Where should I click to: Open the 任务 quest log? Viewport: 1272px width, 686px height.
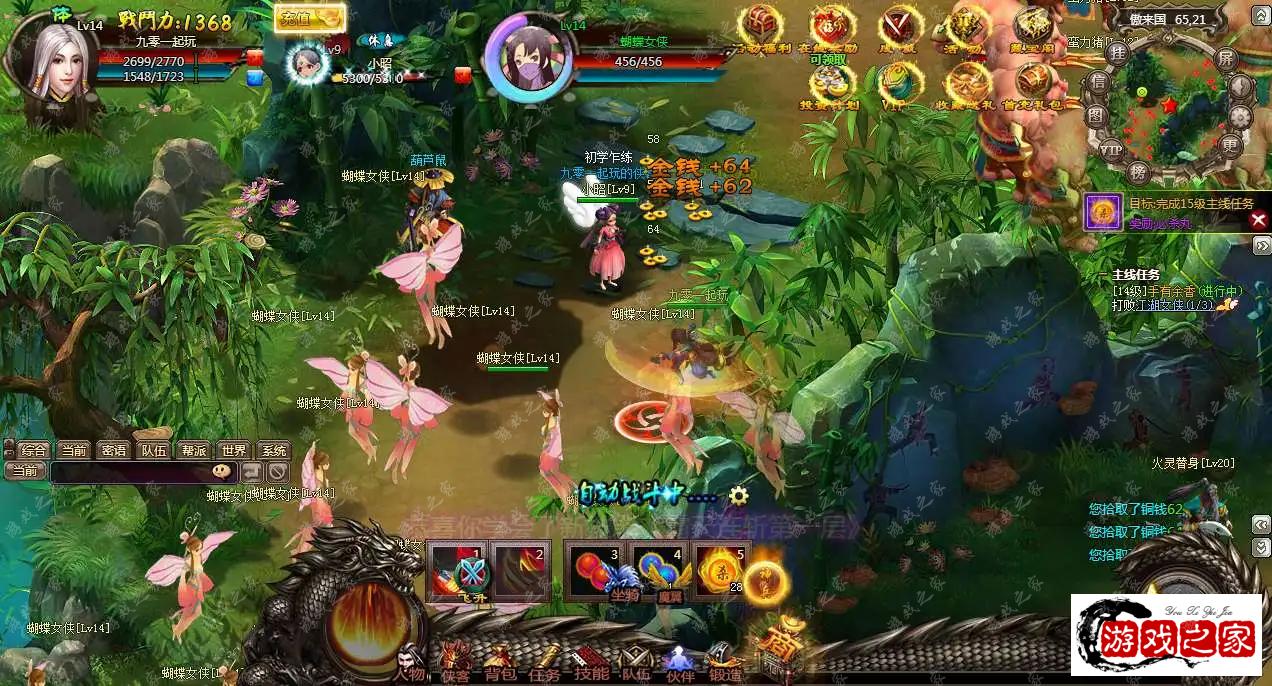point(545,664)
